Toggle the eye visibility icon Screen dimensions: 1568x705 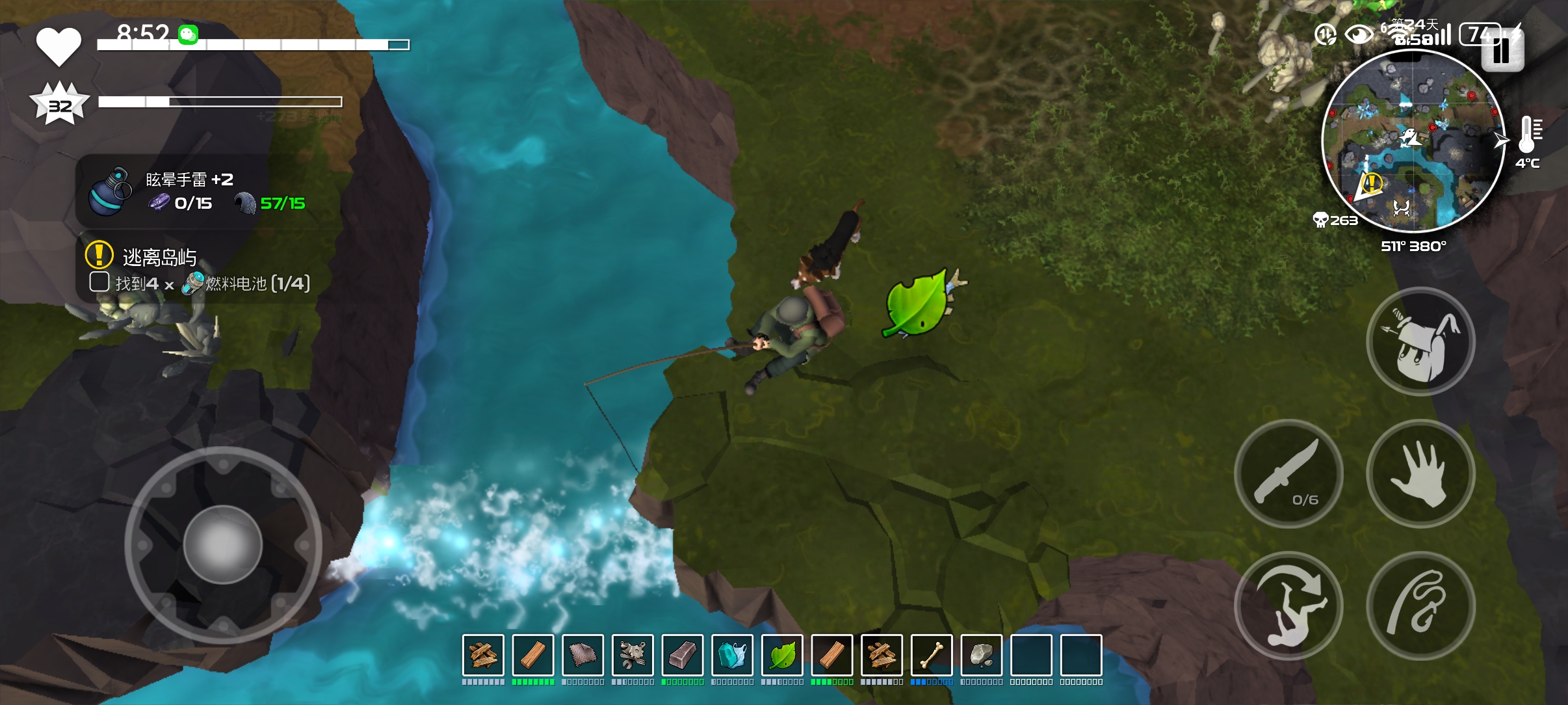pyautogui.click(x=1358, y=34)
